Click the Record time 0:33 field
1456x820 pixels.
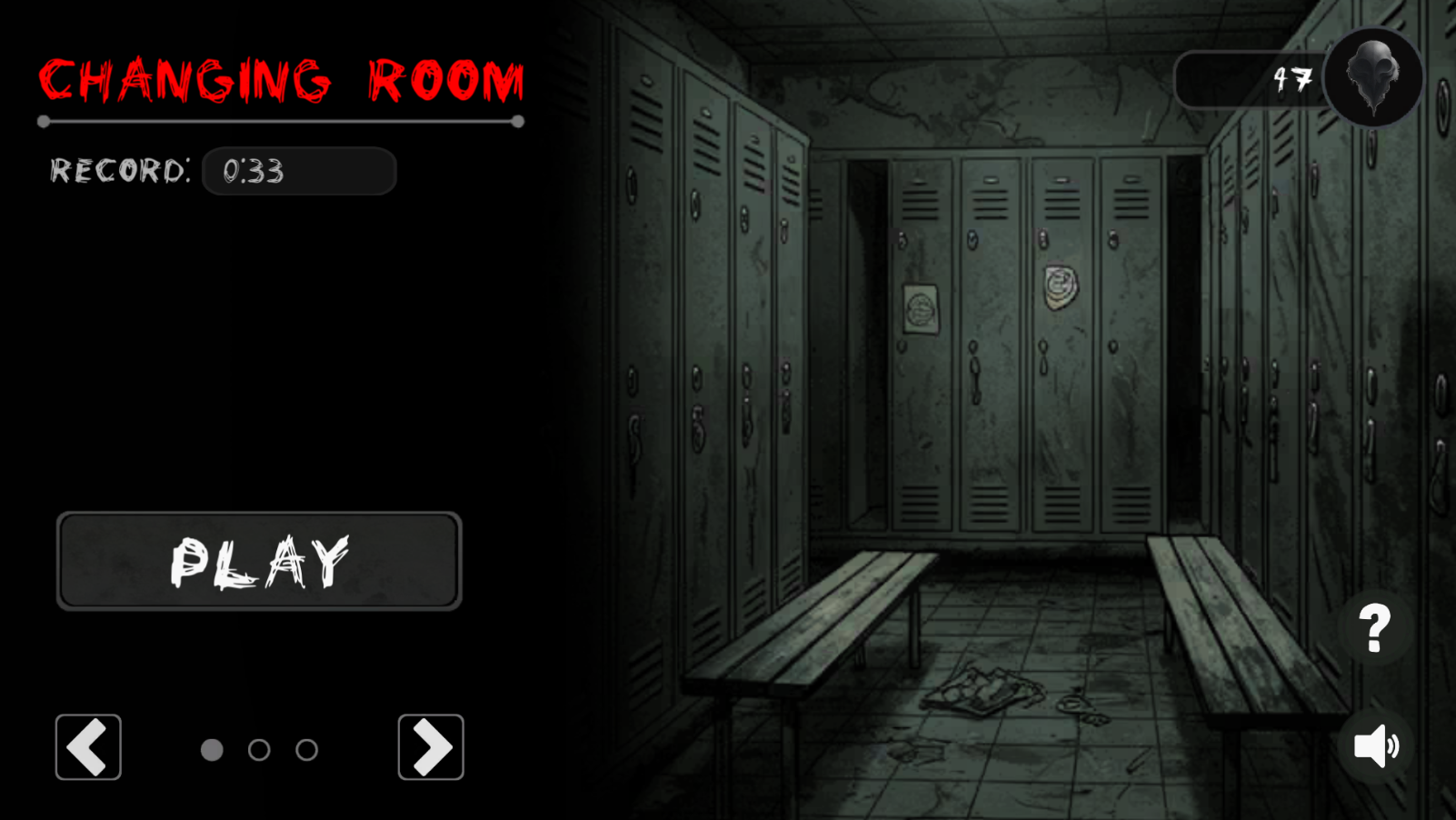pyautogui.click(x=299, y=172)
